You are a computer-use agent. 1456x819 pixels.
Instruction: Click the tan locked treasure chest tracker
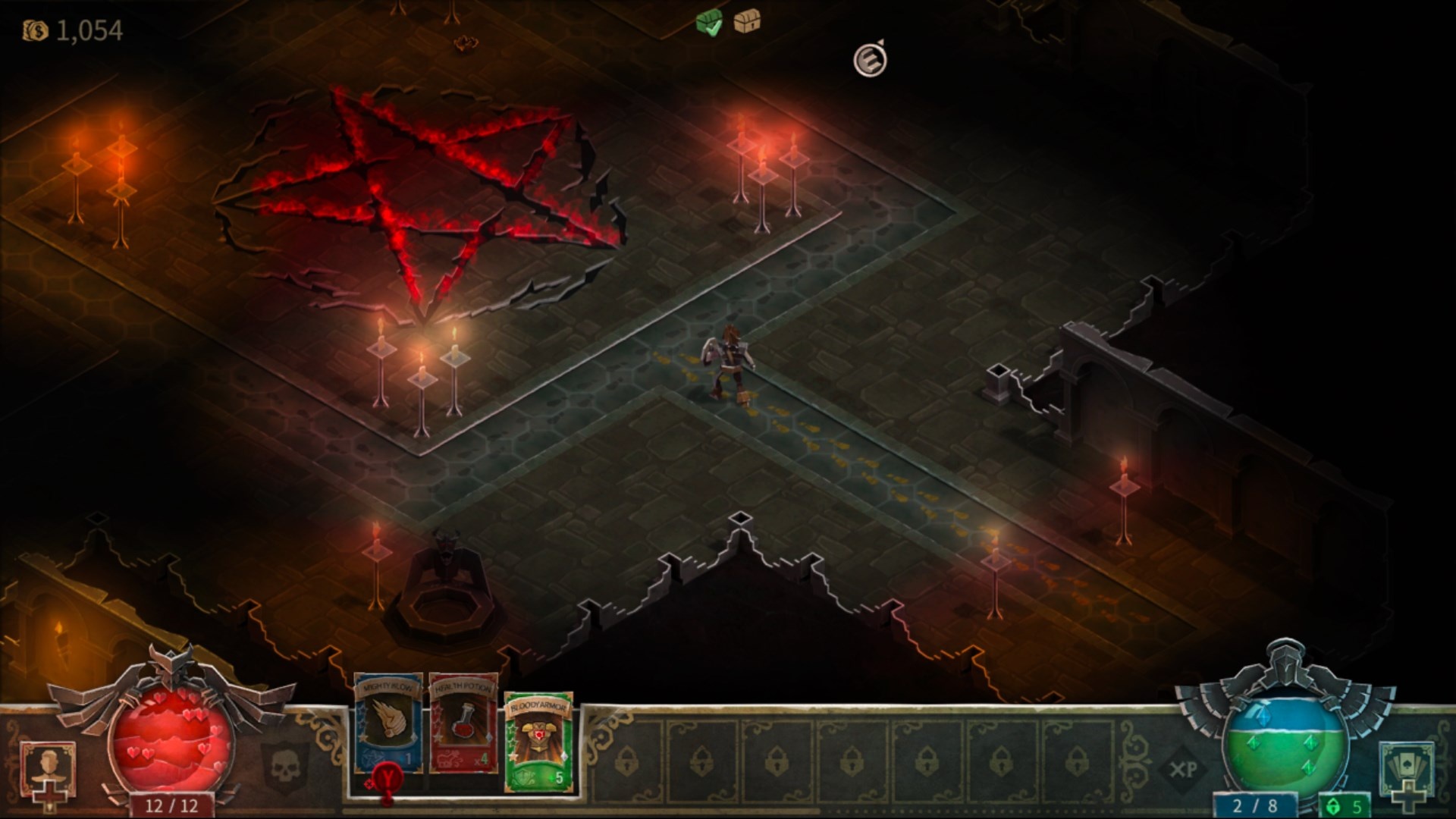pyautogui.click(x=747, y=22)
